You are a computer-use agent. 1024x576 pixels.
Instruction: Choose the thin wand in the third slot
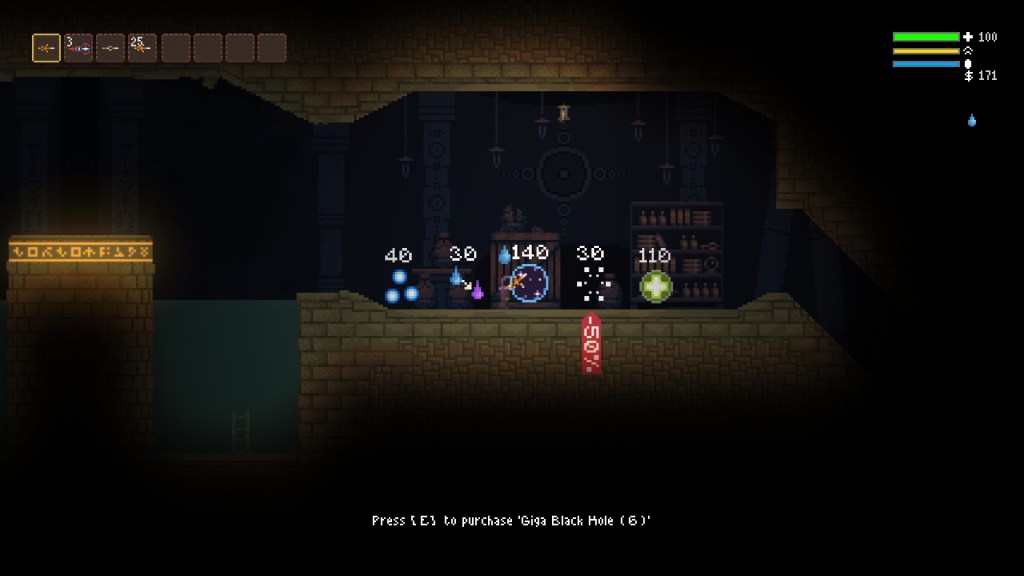(x=110, y=48)
